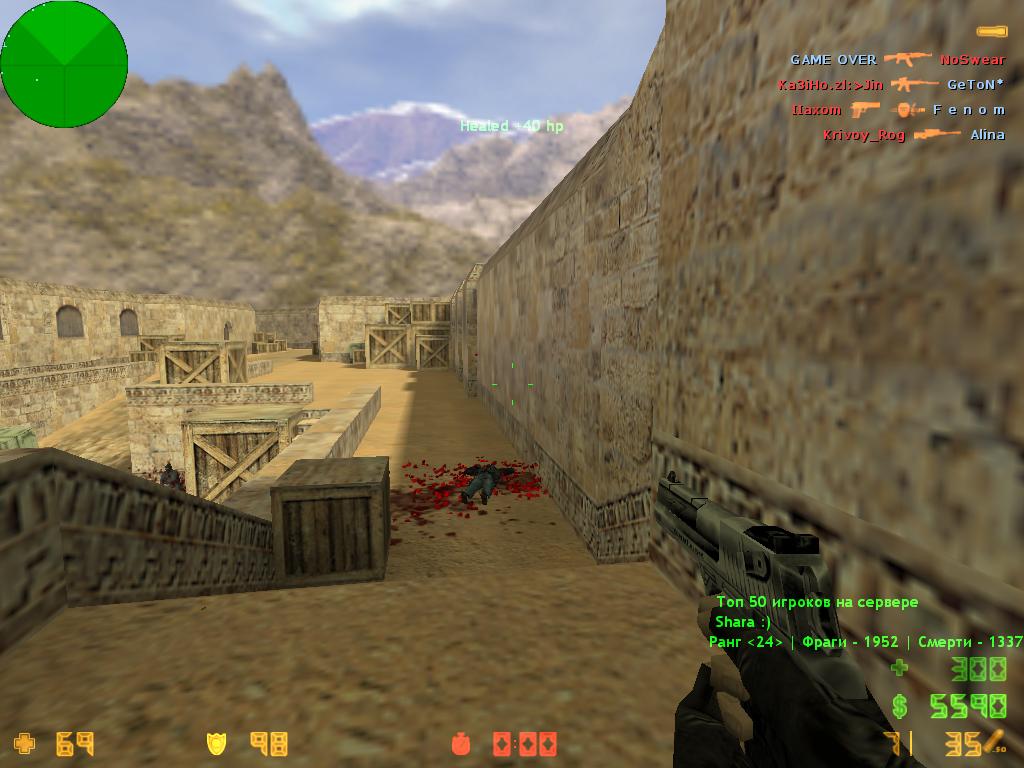Click the green circular radar

point(64,64)
